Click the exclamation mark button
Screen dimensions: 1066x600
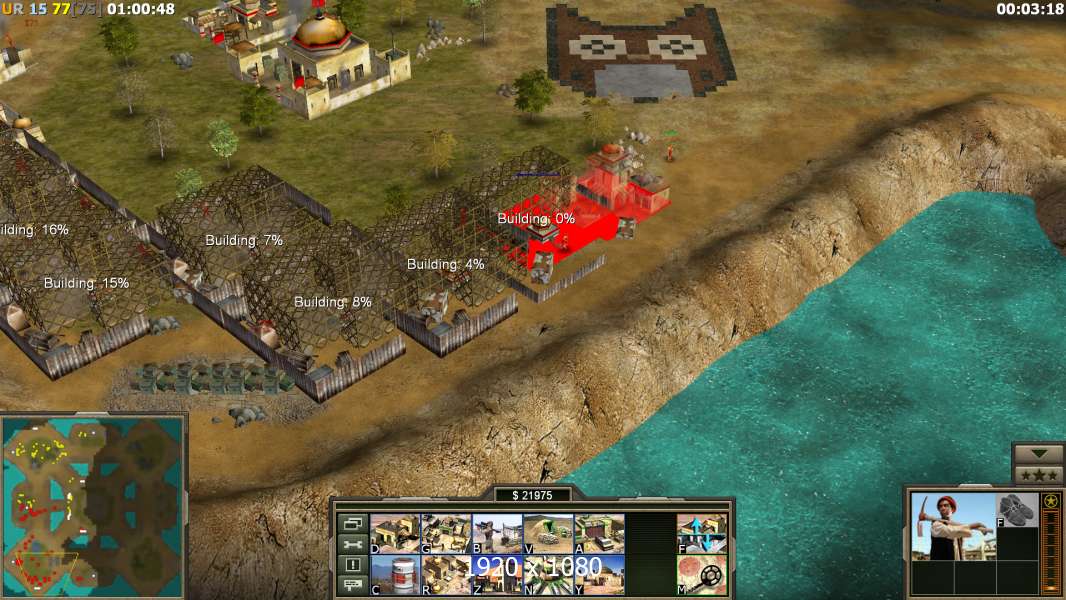point(352,565)
